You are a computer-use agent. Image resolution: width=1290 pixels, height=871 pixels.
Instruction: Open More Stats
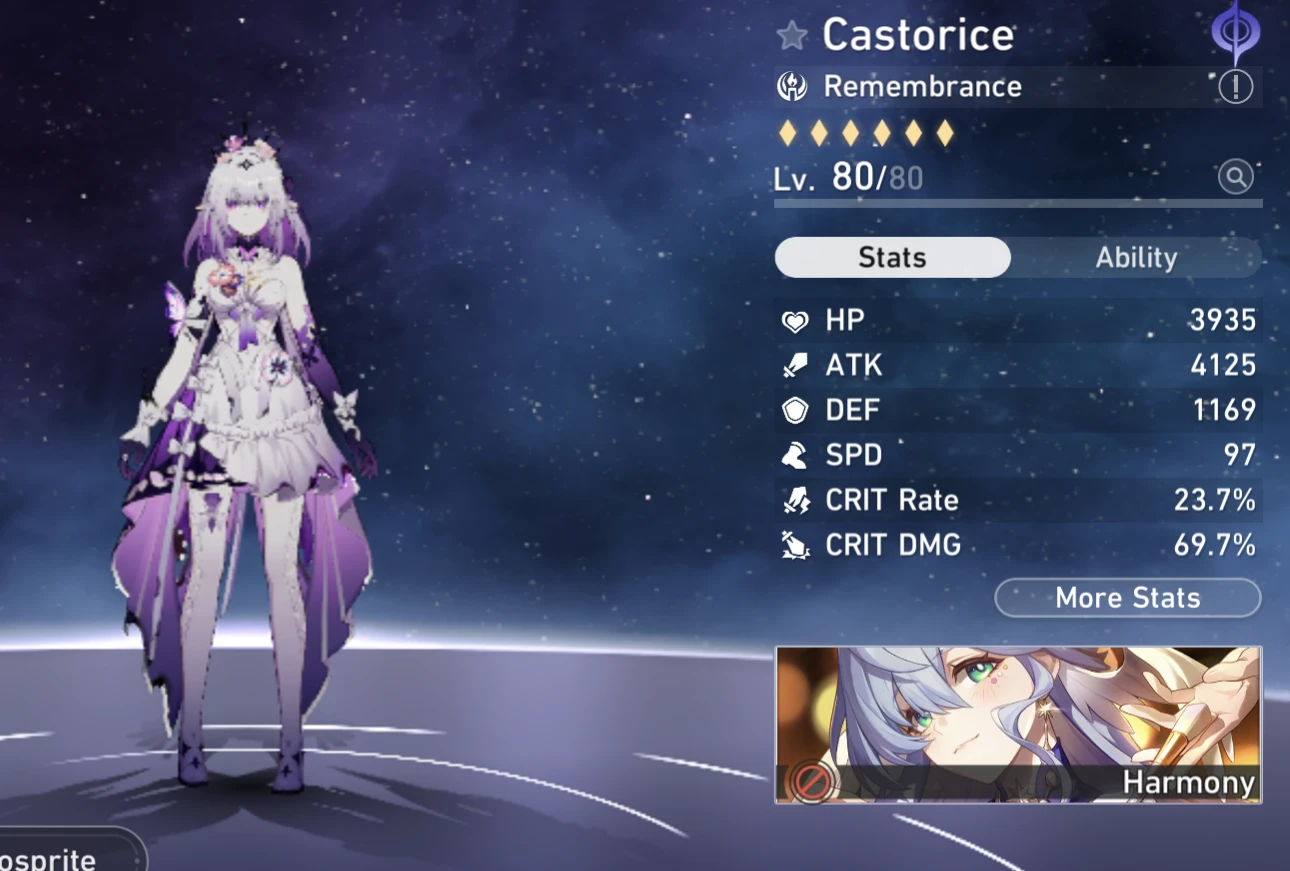[x=1127, y=598]
